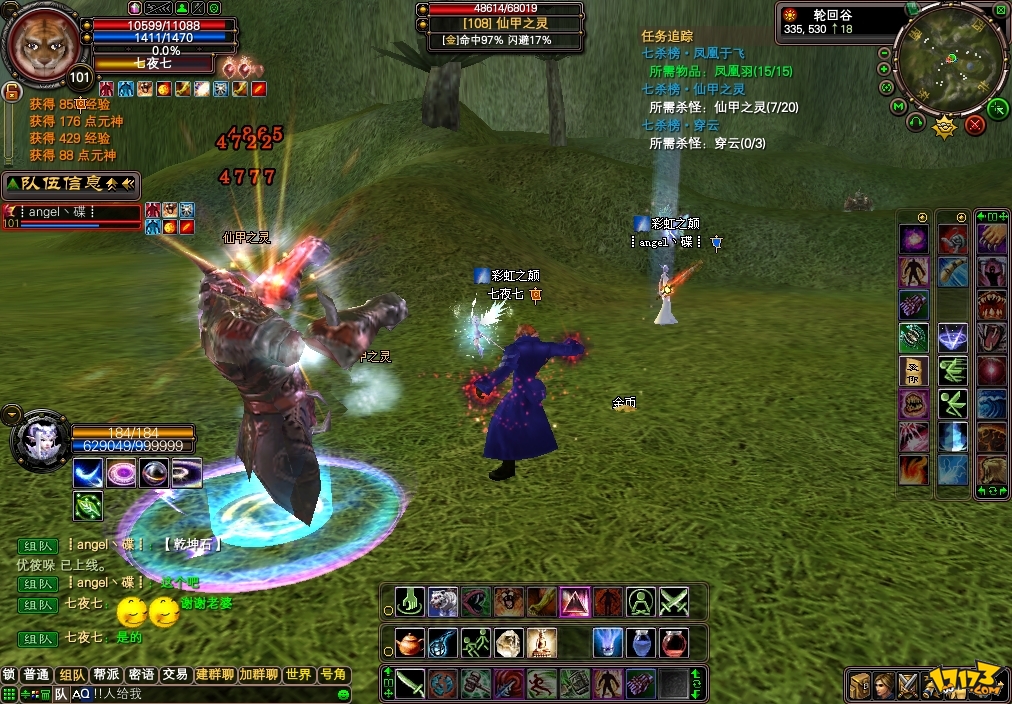Select the 交易 chat tab
The image size is (1012, 704).
pyautogui.click(x=176, y=675)
